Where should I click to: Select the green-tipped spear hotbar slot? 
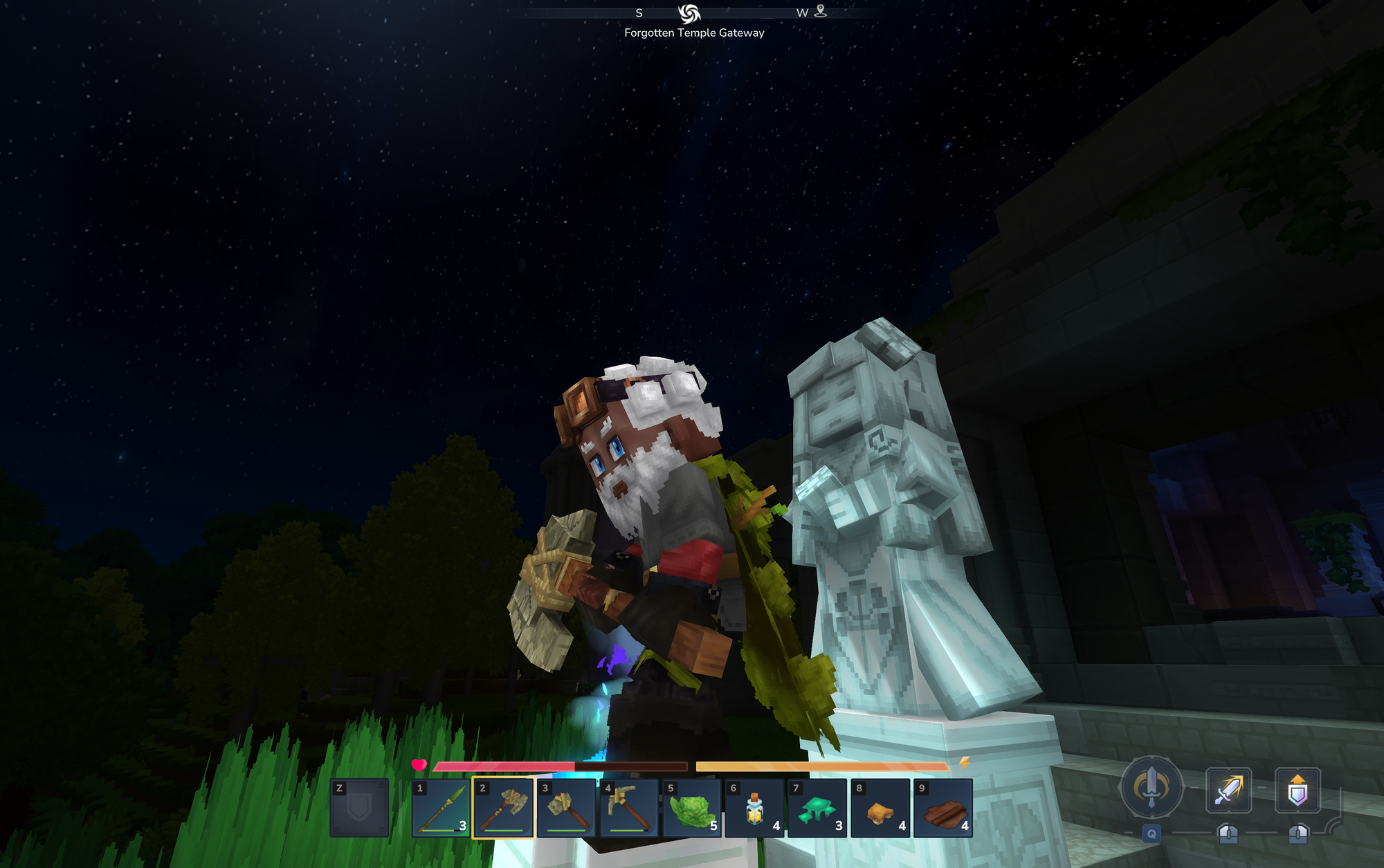441,808
